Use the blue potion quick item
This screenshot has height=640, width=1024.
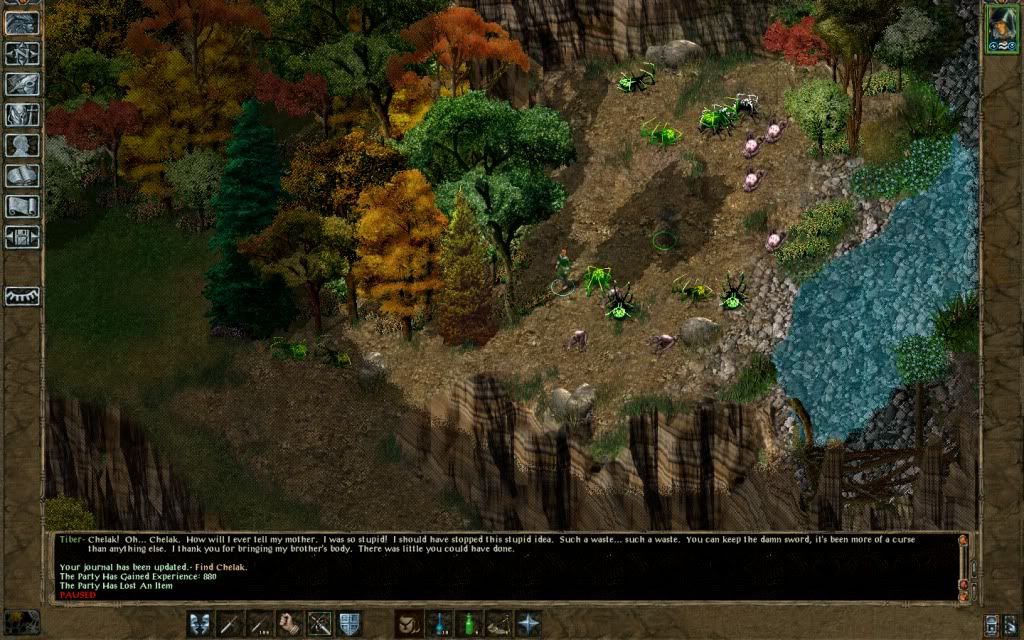coord(438,624)
